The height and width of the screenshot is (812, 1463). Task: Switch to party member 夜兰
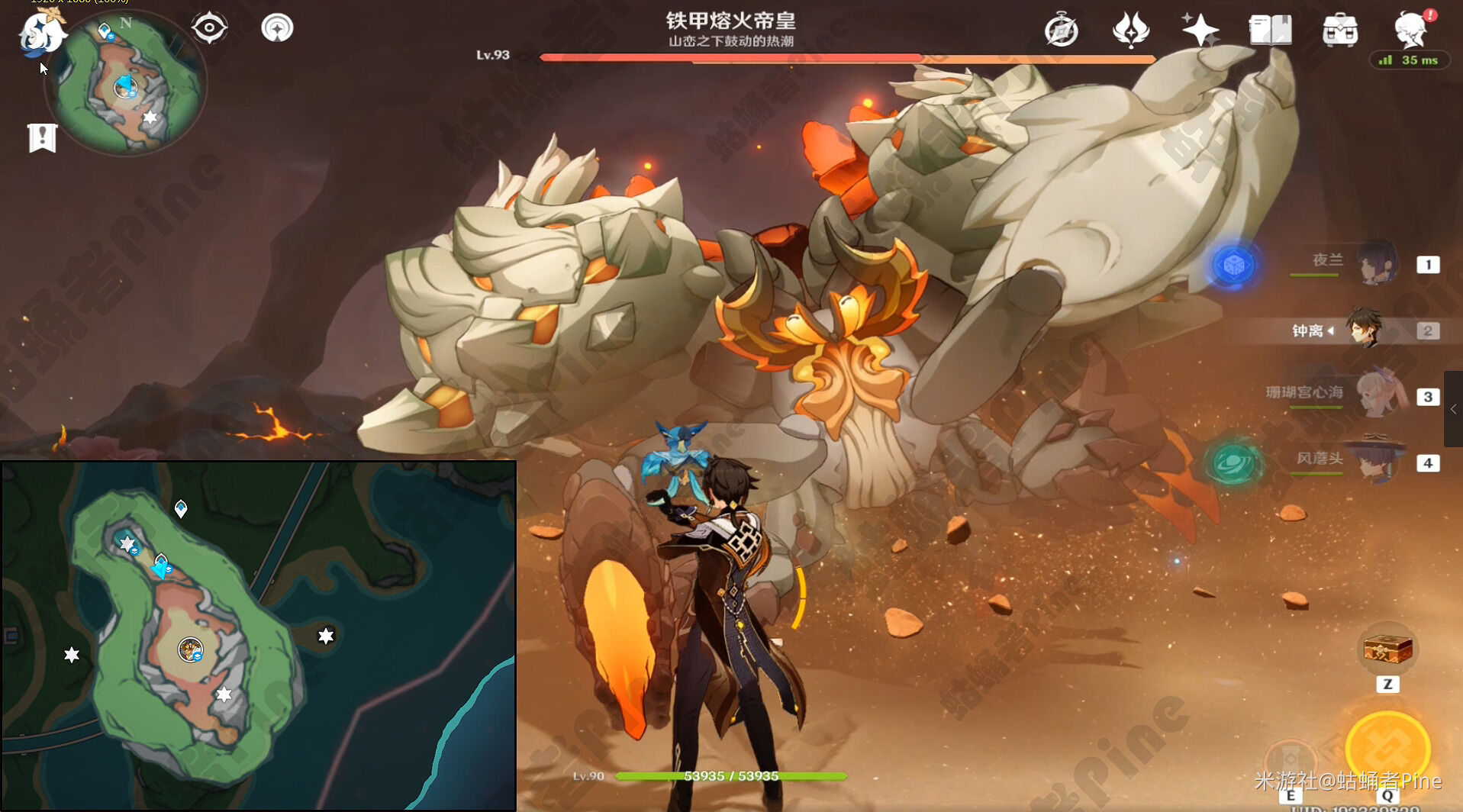pos(1378,263)
